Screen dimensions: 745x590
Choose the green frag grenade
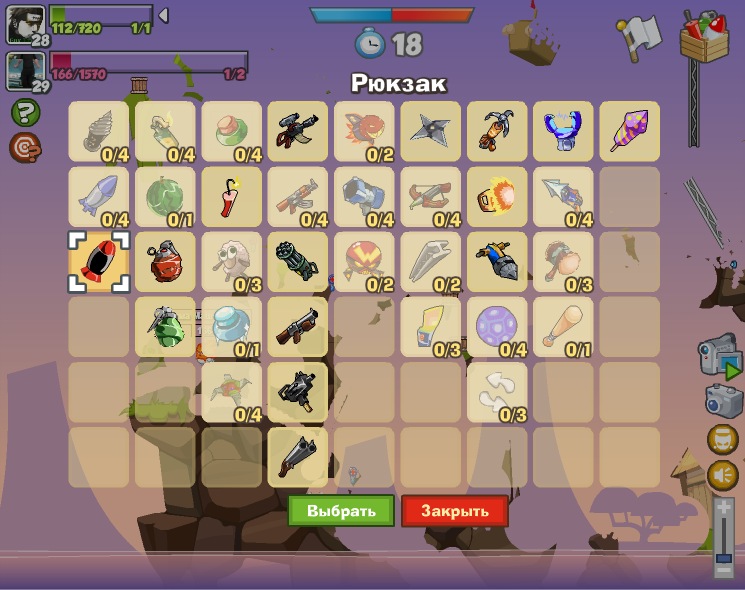click(x=165, y=326)
